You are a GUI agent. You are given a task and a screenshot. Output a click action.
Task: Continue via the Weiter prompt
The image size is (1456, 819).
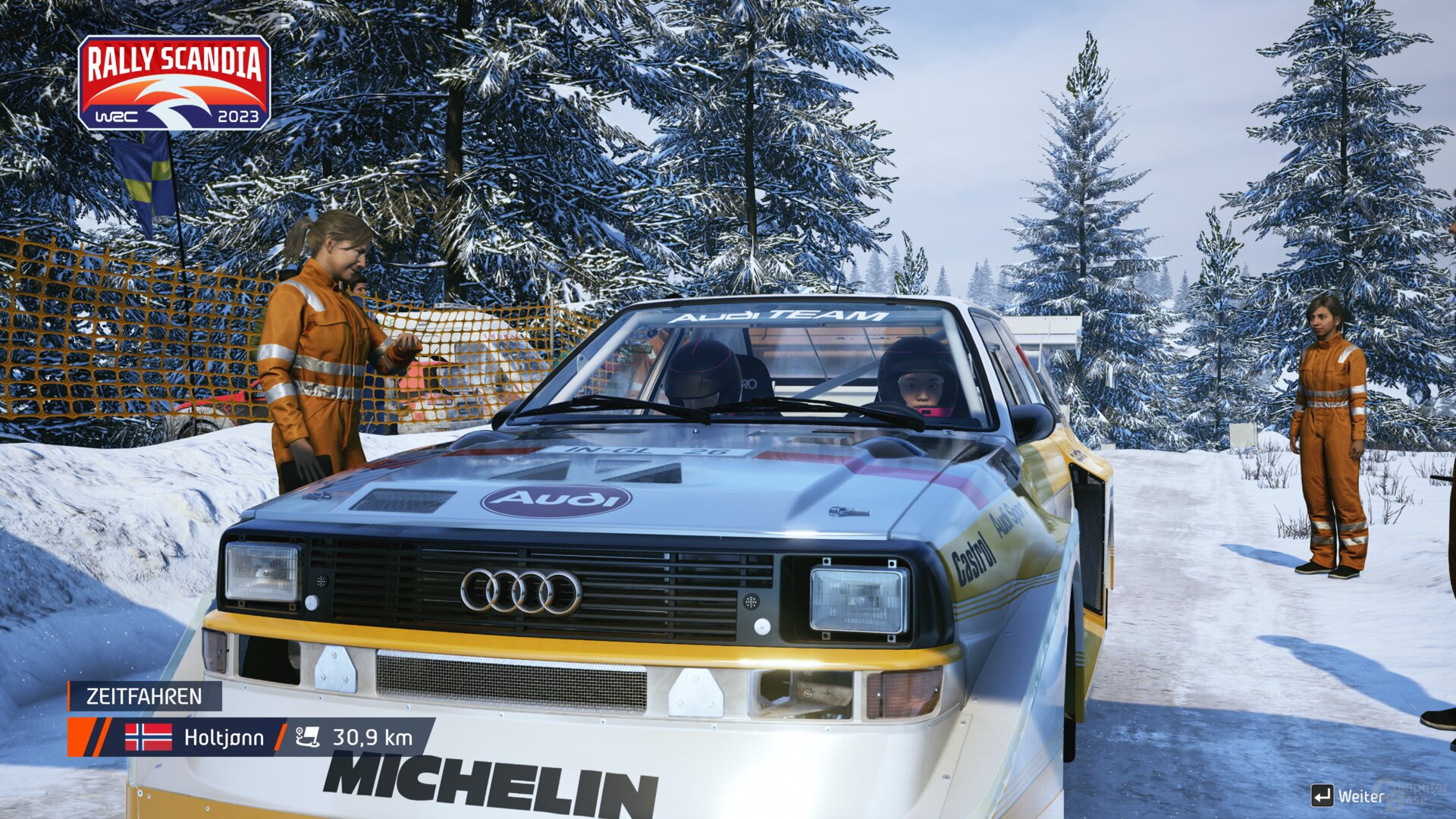(x=1348, y=795)
